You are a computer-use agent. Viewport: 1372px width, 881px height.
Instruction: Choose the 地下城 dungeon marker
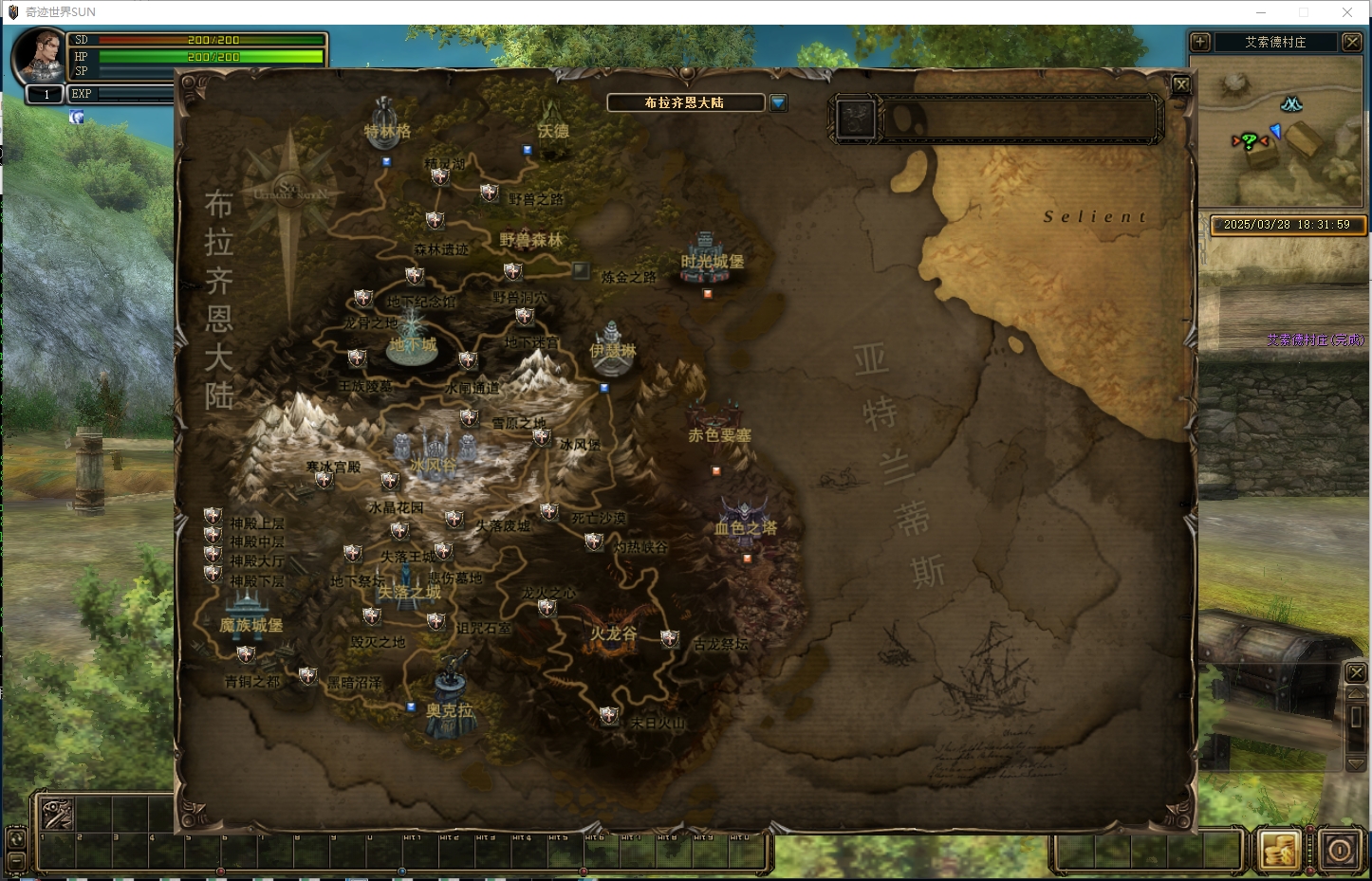tap(413, 338)
